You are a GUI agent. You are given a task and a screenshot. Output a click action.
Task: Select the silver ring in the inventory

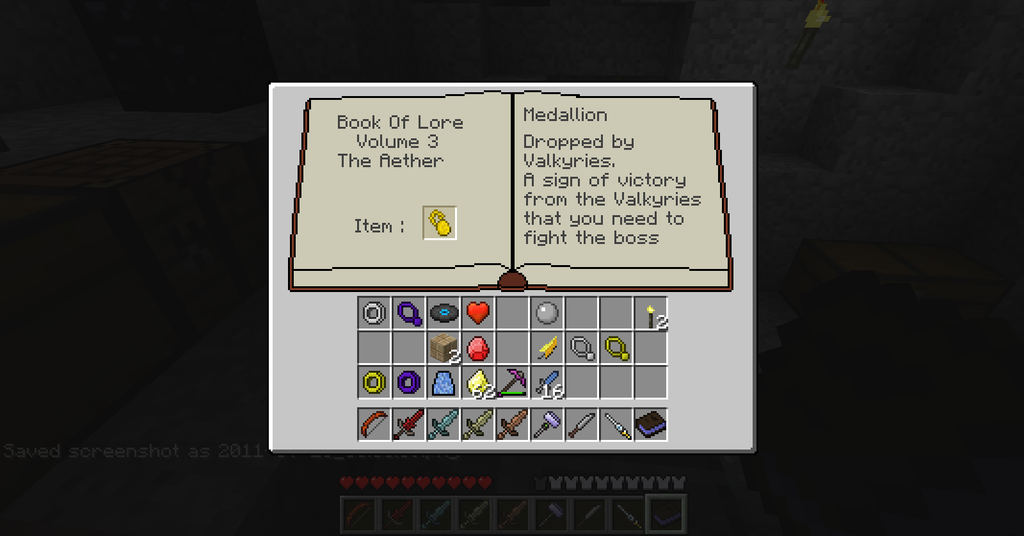coord(374,314)
